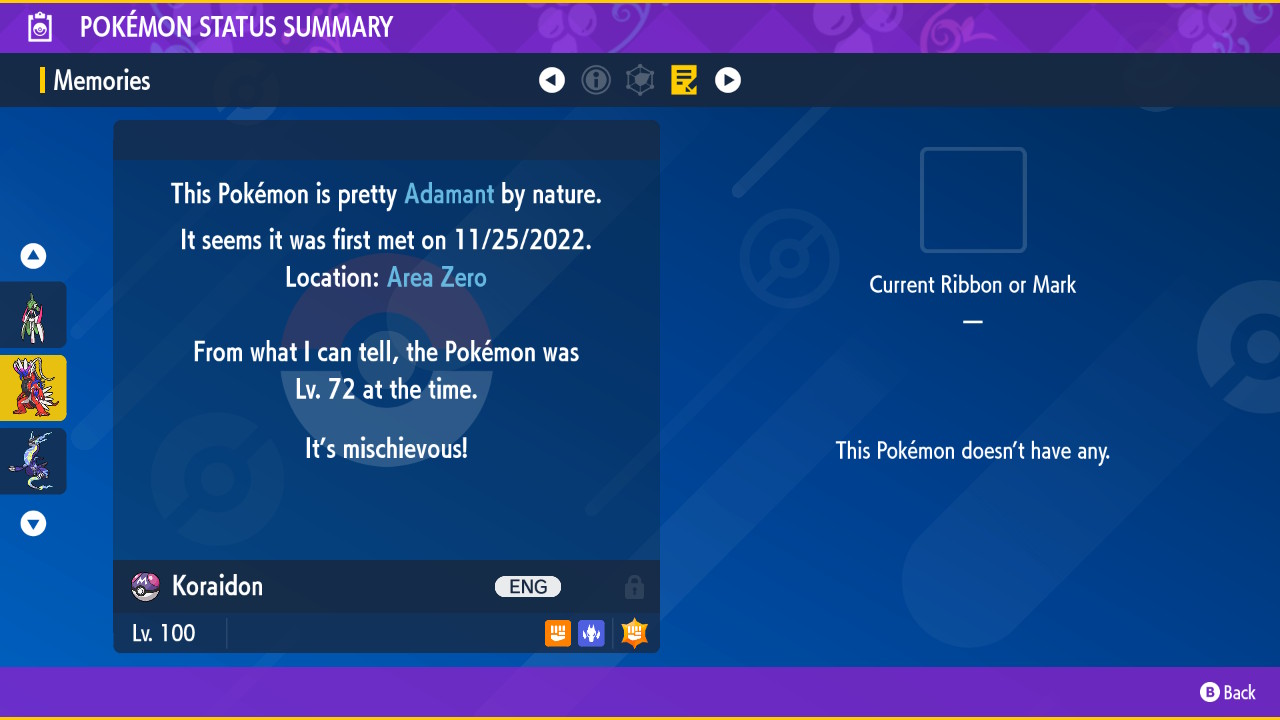Switch to the stats hexagon tab

[x=640, y=80]
